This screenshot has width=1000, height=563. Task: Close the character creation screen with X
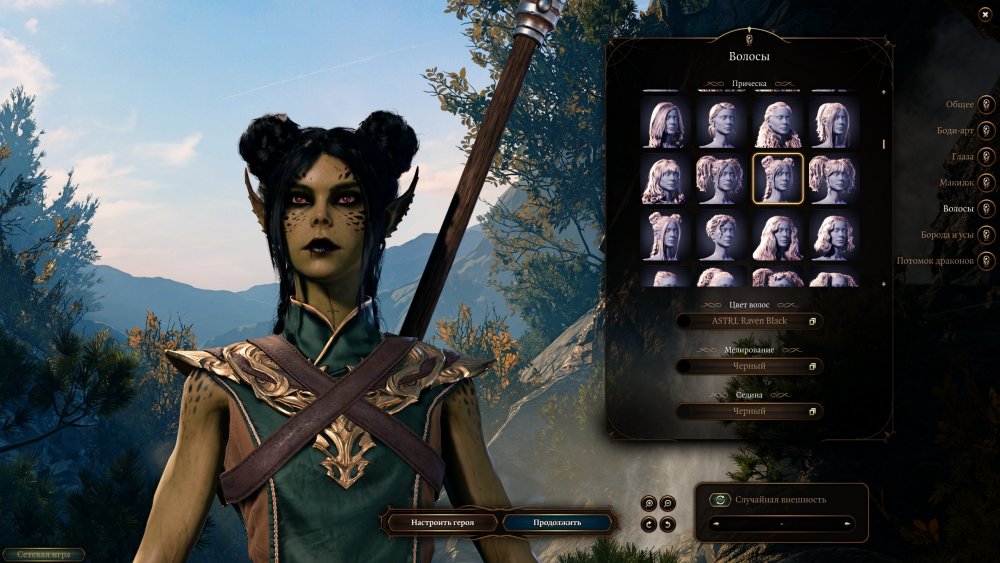pos(985,14)
